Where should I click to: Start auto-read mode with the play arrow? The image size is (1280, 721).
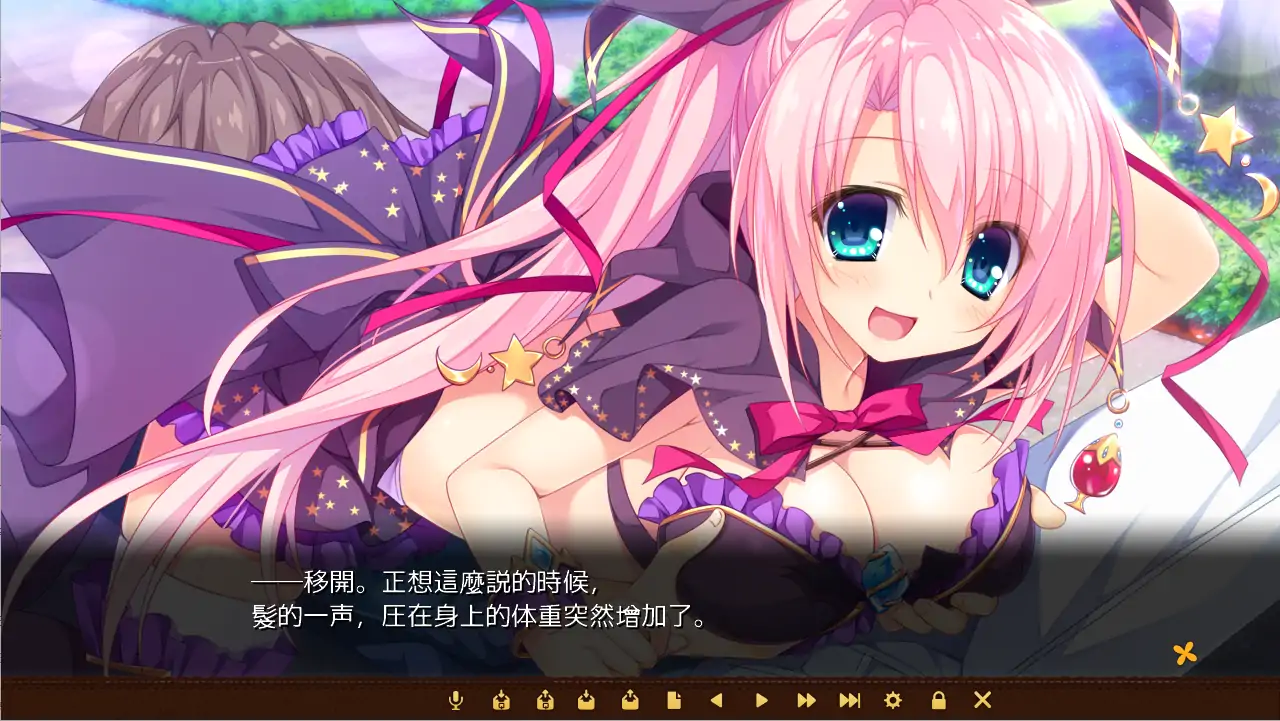pyautogui.click(x=761, y=702)
